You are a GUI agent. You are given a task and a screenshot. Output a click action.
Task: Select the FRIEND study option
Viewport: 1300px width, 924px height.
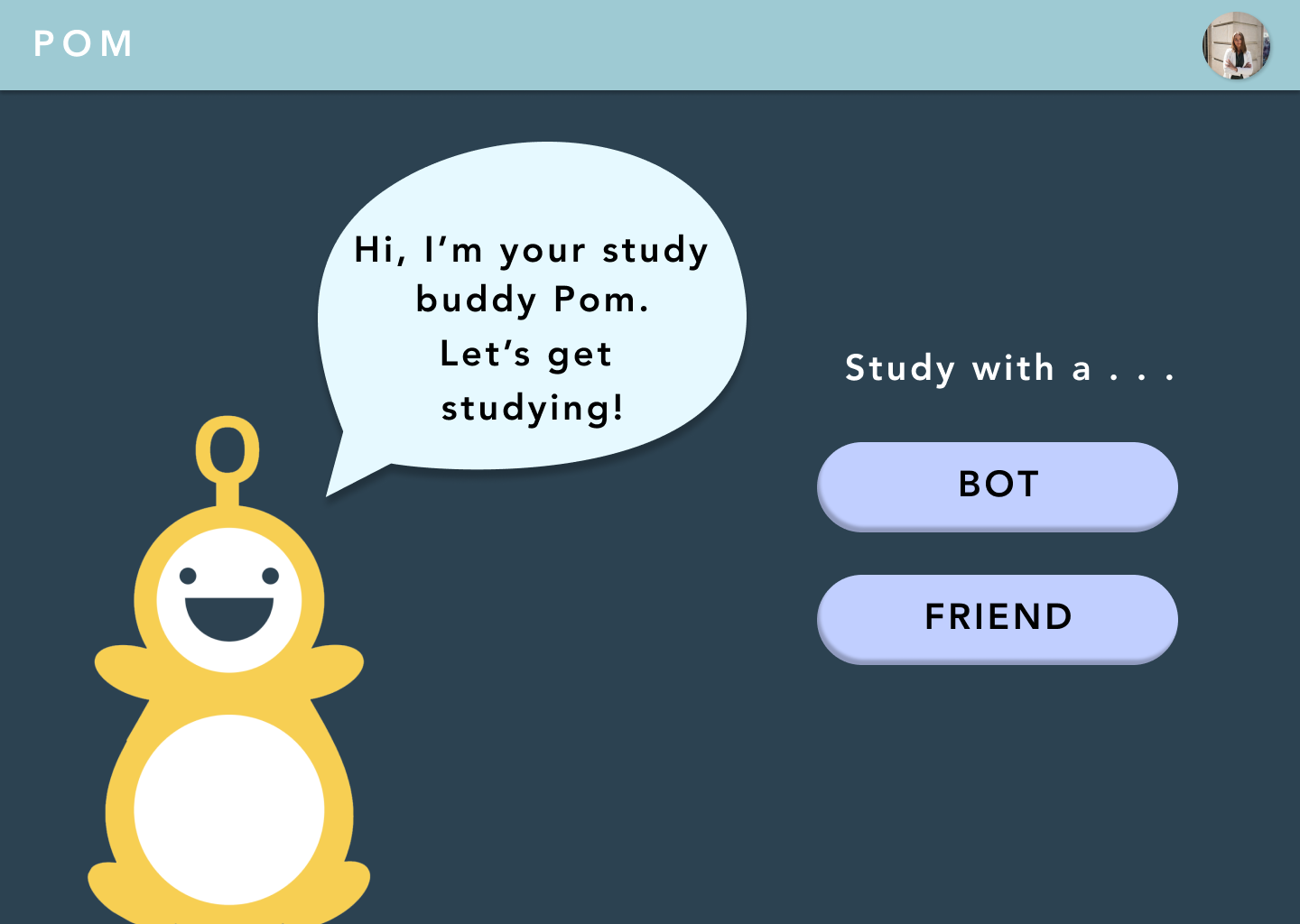tap(997, 618)
